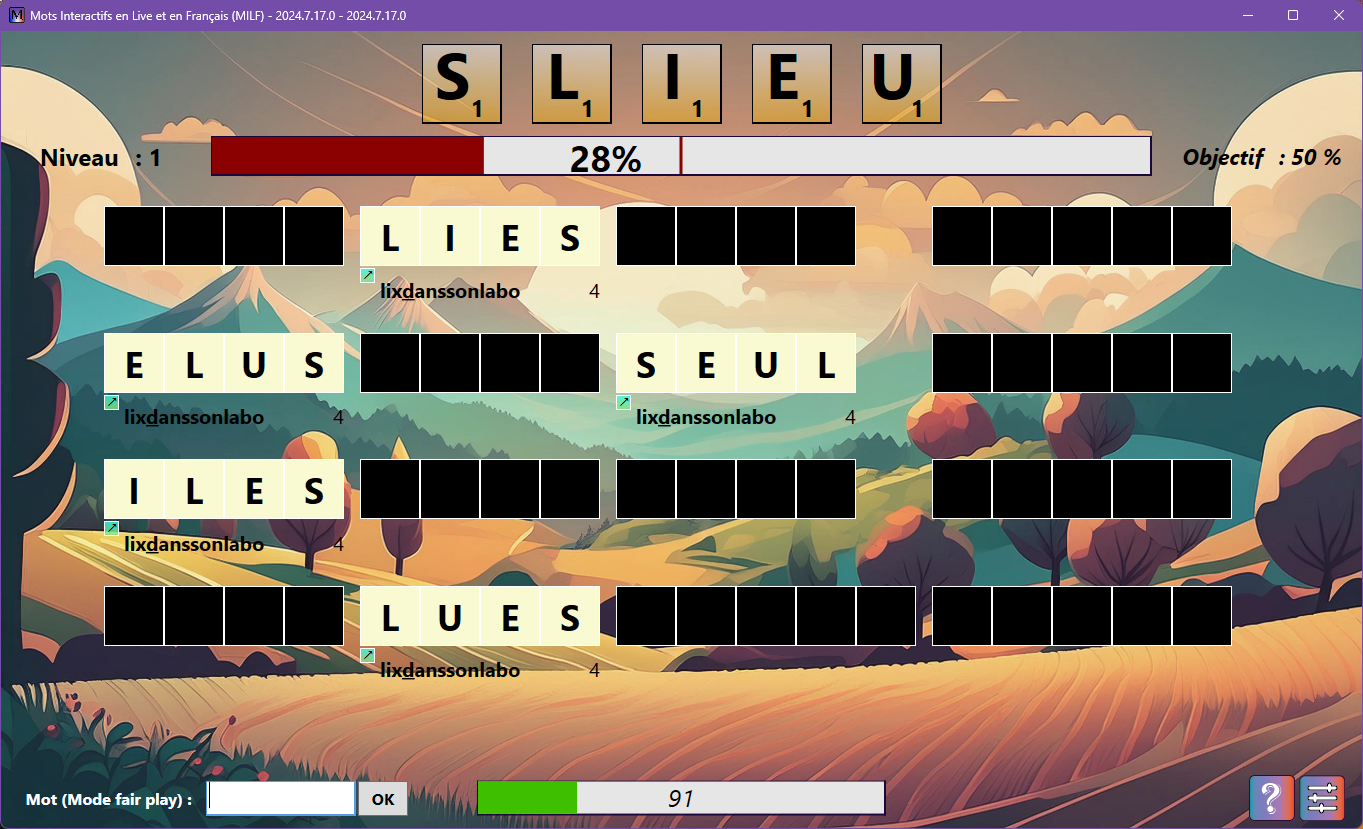Click the hidden word slot beside LUES
This screenshot has width=1363, height=829.
766,615
